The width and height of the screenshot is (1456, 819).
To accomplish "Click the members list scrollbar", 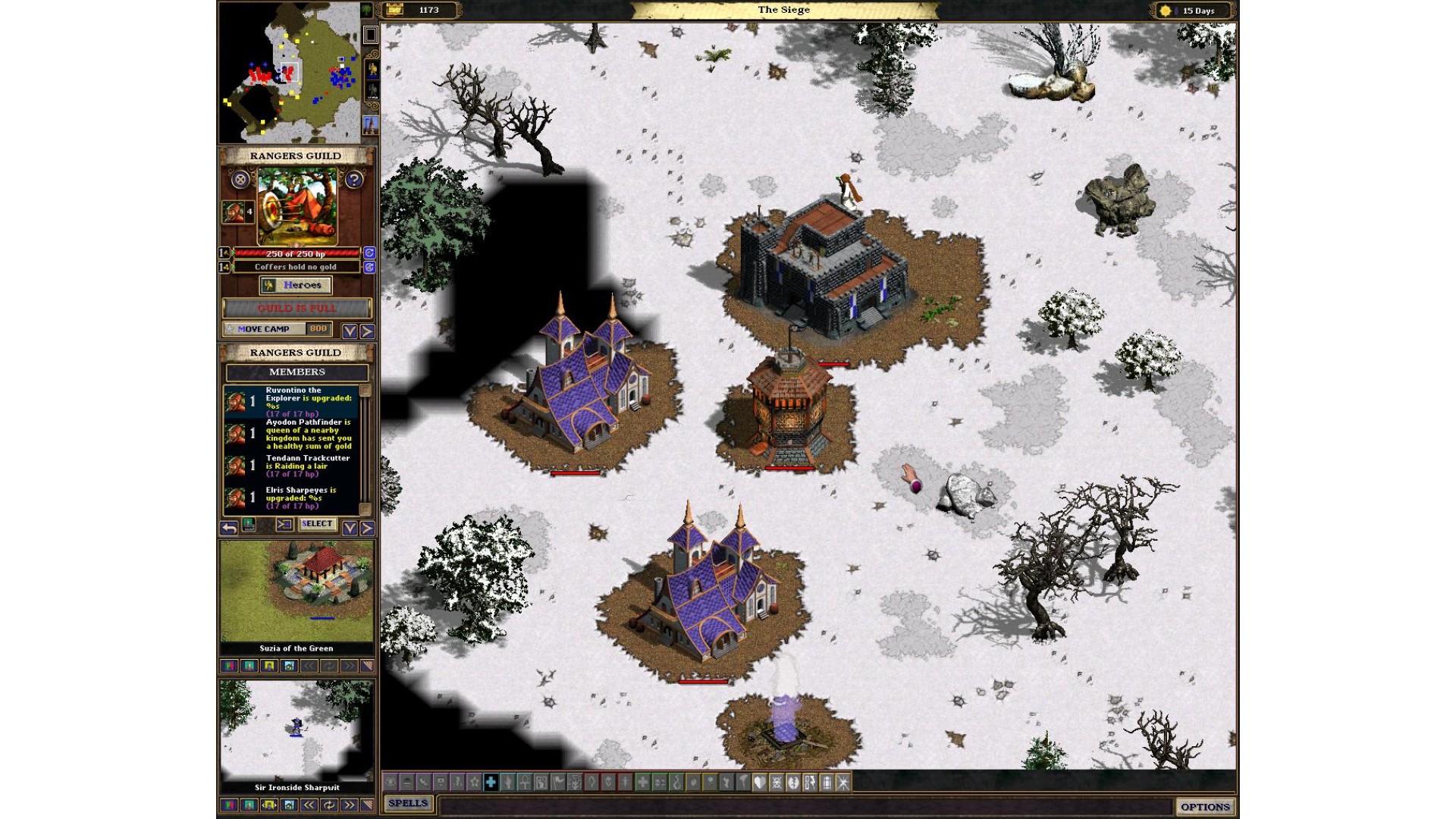I will pos(365,449).
